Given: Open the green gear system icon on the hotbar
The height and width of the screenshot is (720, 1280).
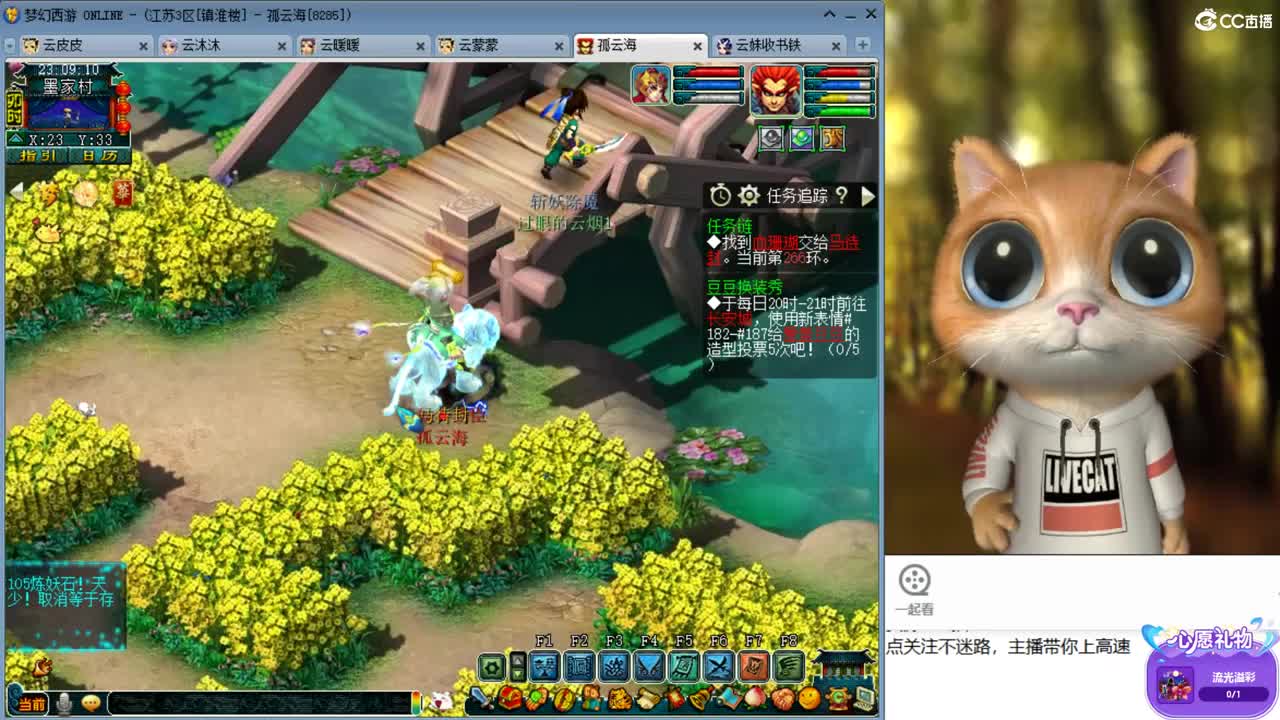Looking at the screenshot, I should pyautogui.click(x=490, y=665).
